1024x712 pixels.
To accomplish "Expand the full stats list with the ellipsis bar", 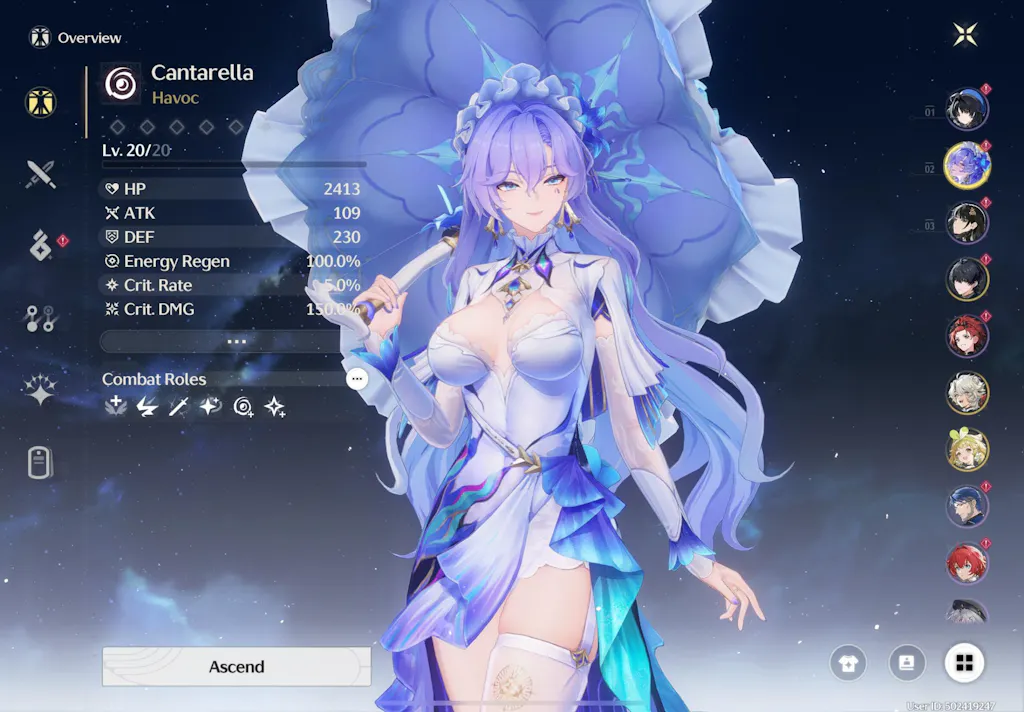I will [x=236, y=341].
